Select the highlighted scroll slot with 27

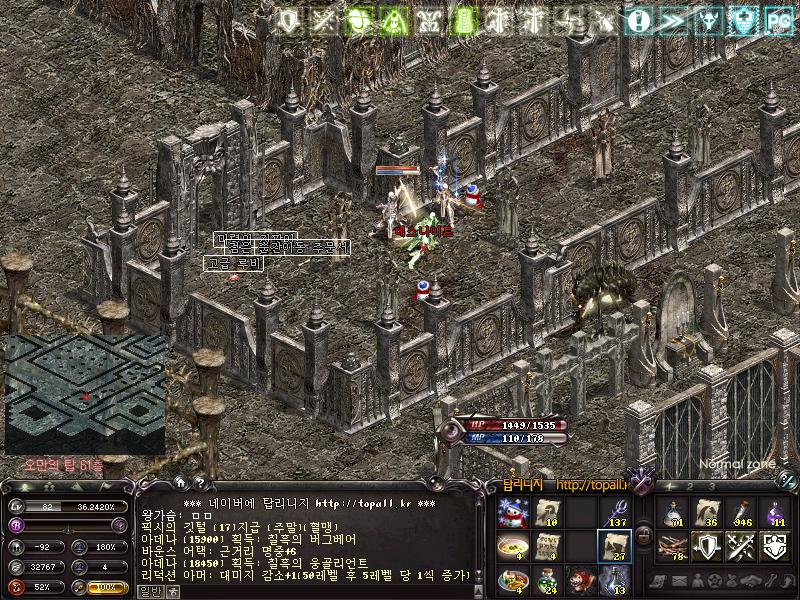613,546
